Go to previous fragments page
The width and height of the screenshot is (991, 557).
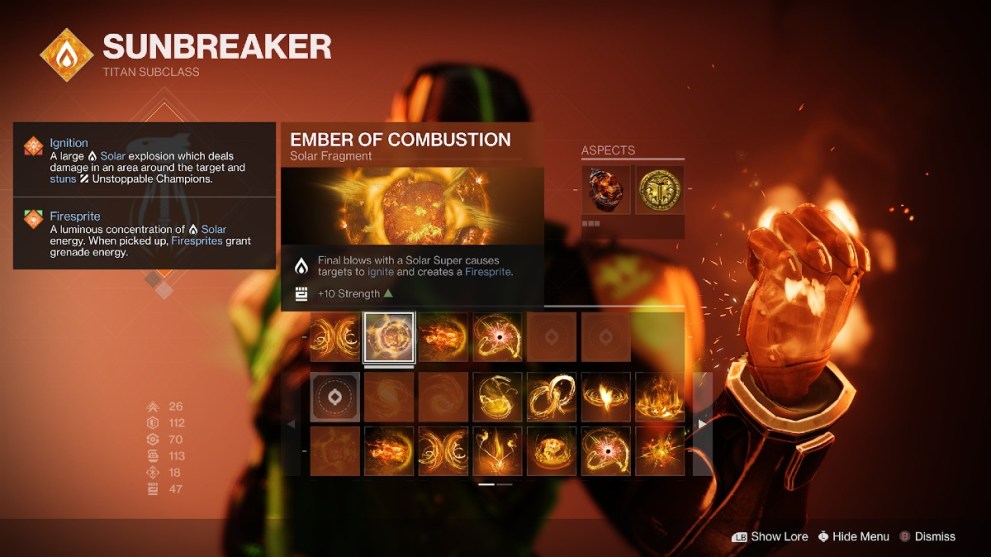tap(292, 424)
